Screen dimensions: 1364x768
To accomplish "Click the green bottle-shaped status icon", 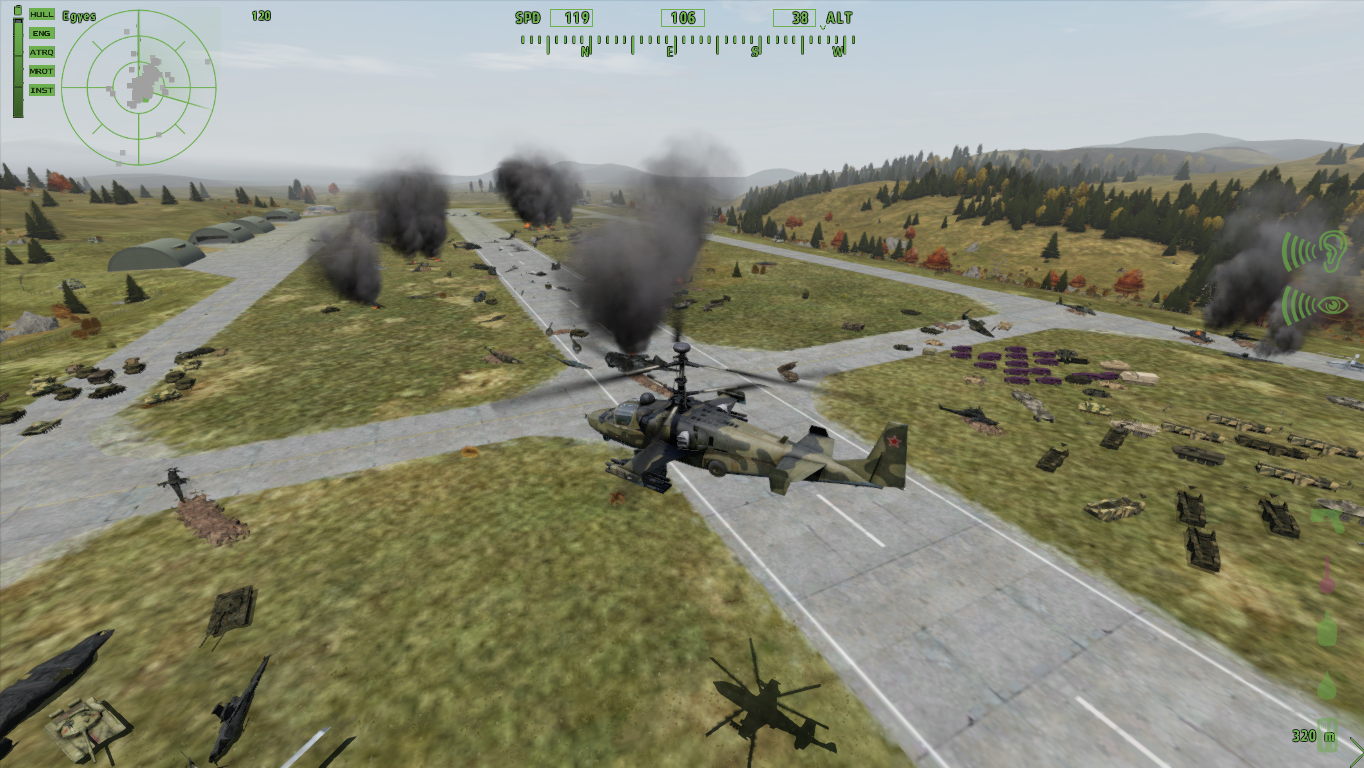I will pos(1327,629).
